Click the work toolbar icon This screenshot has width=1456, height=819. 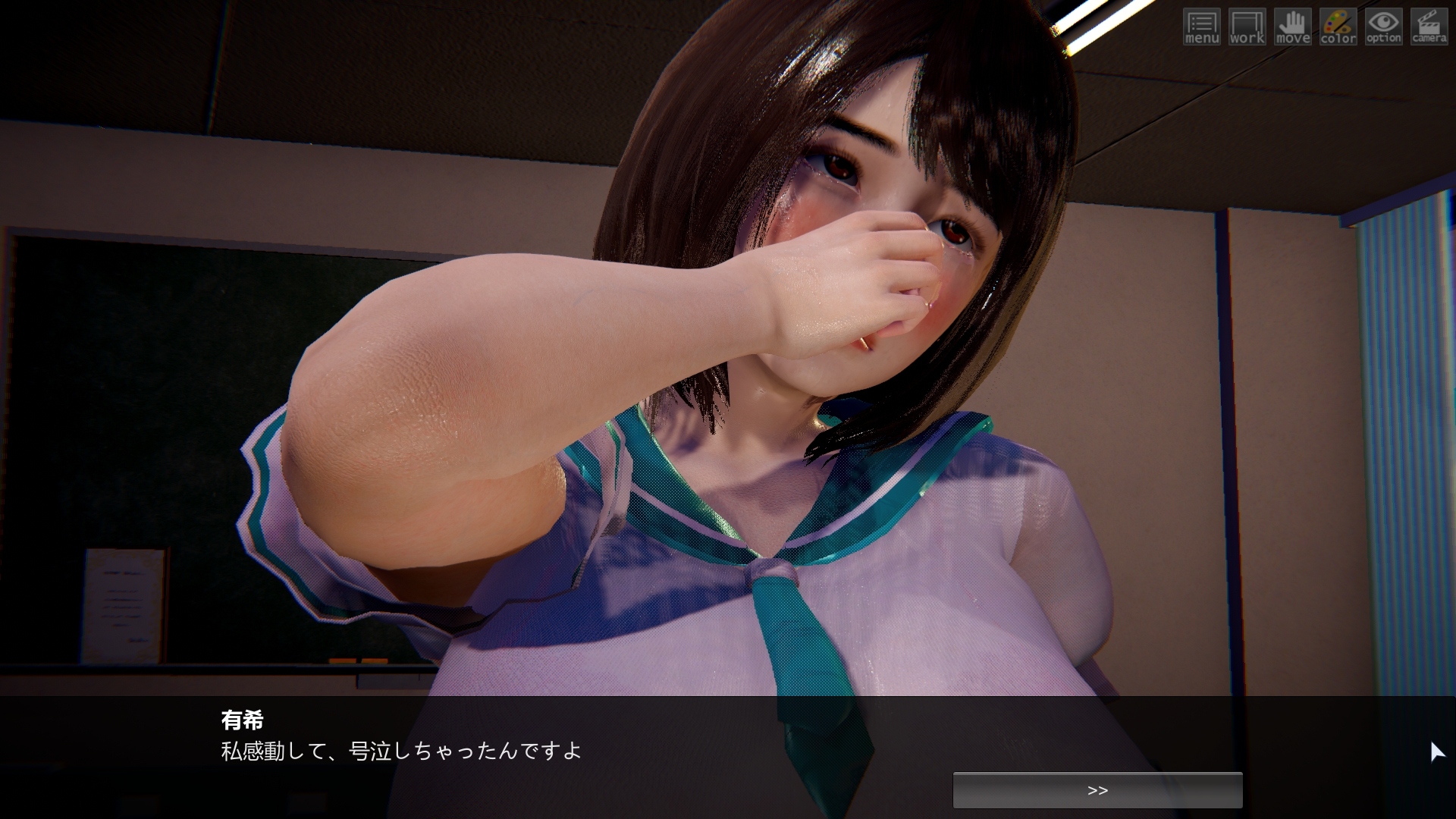pos(1247,27)
